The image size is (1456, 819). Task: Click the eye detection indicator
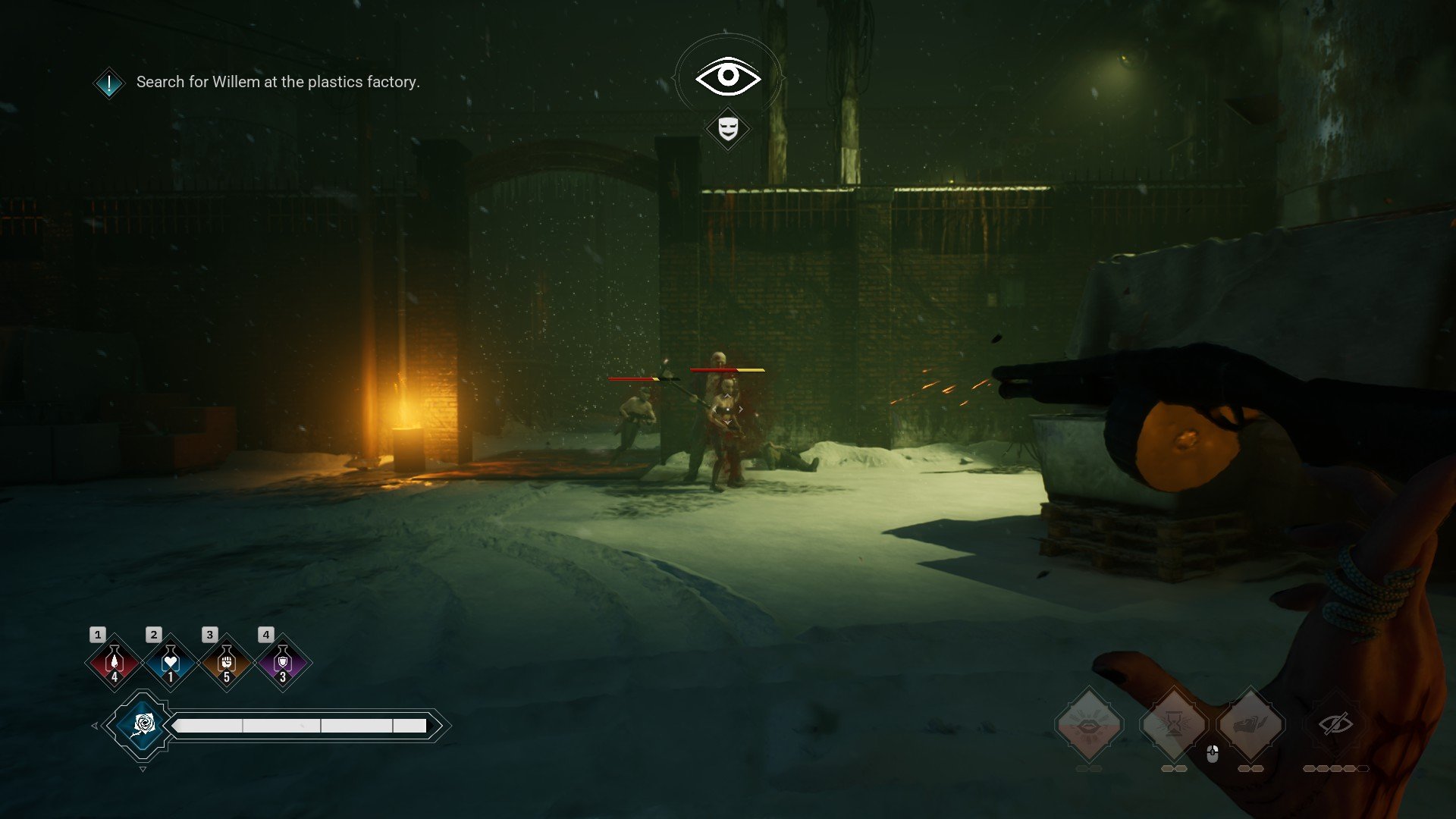[728, 77]
